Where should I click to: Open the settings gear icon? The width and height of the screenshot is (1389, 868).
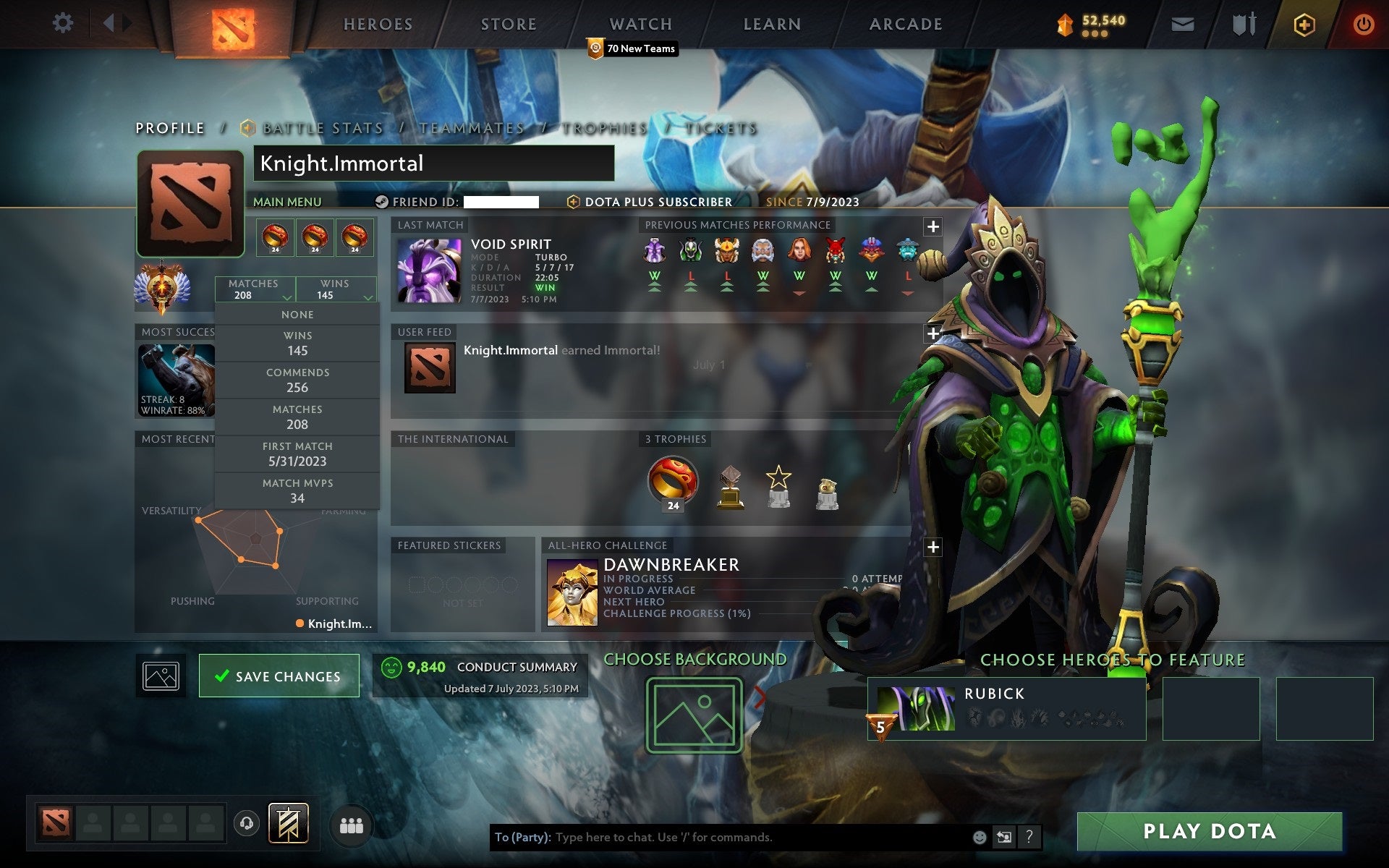64,23
